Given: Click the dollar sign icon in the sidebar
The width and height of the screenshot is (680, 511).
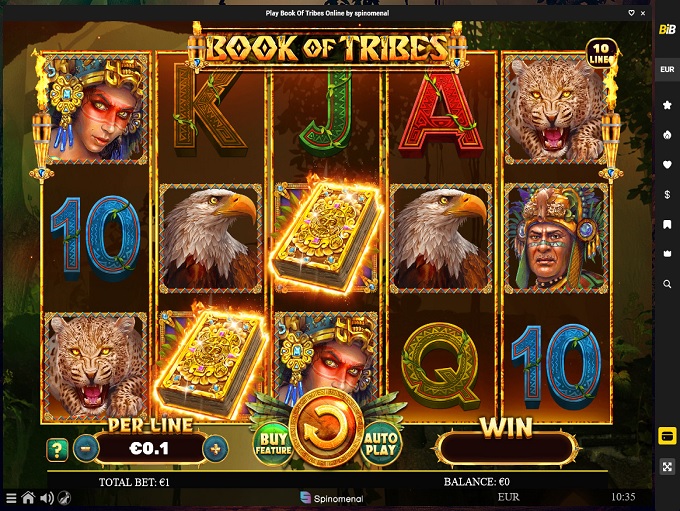Looking at the screenshot, I should point(667,194).
